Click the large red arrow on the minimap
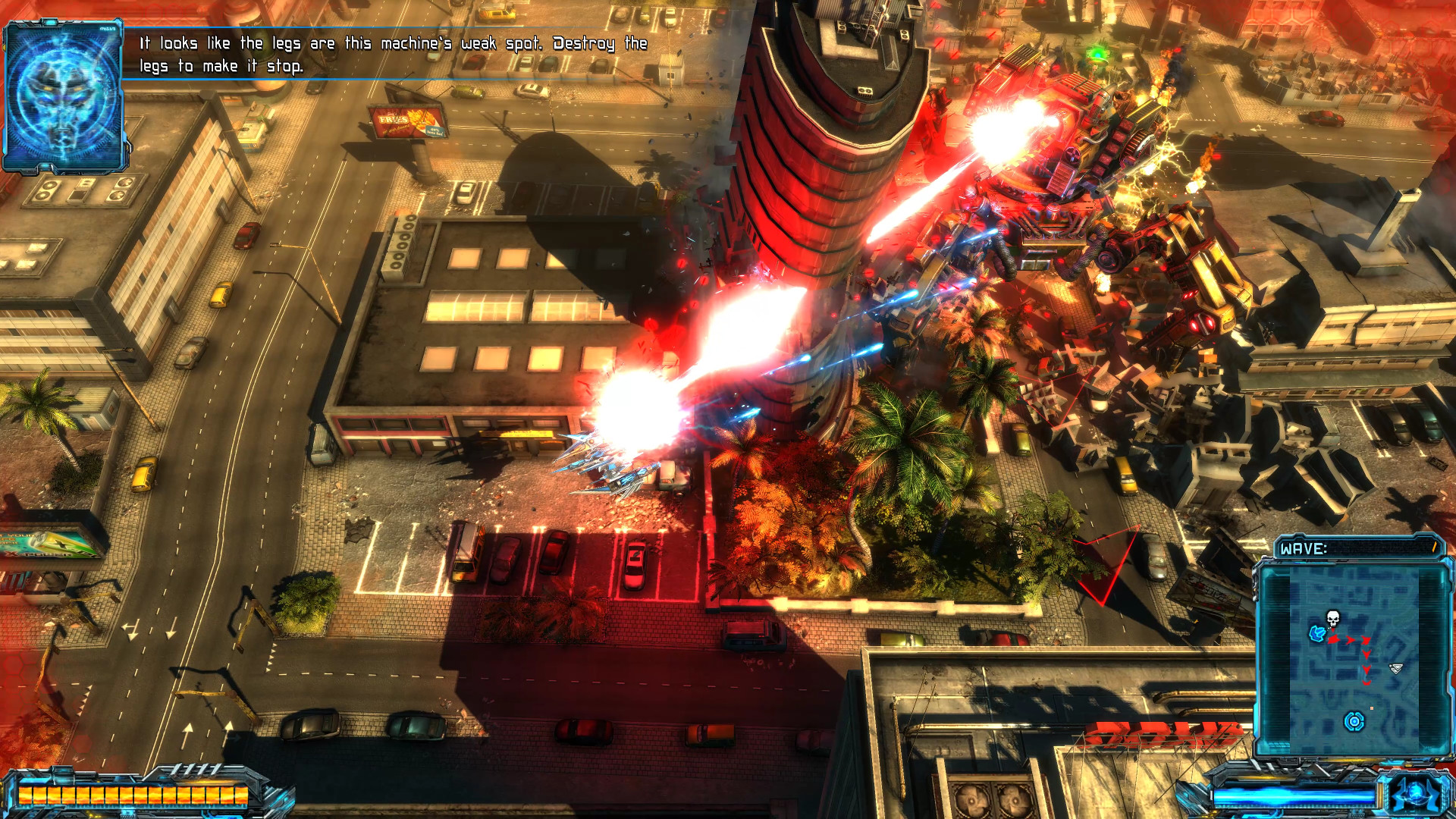The width and height of the screenshot is (1456, 819). pos(1333,641)
